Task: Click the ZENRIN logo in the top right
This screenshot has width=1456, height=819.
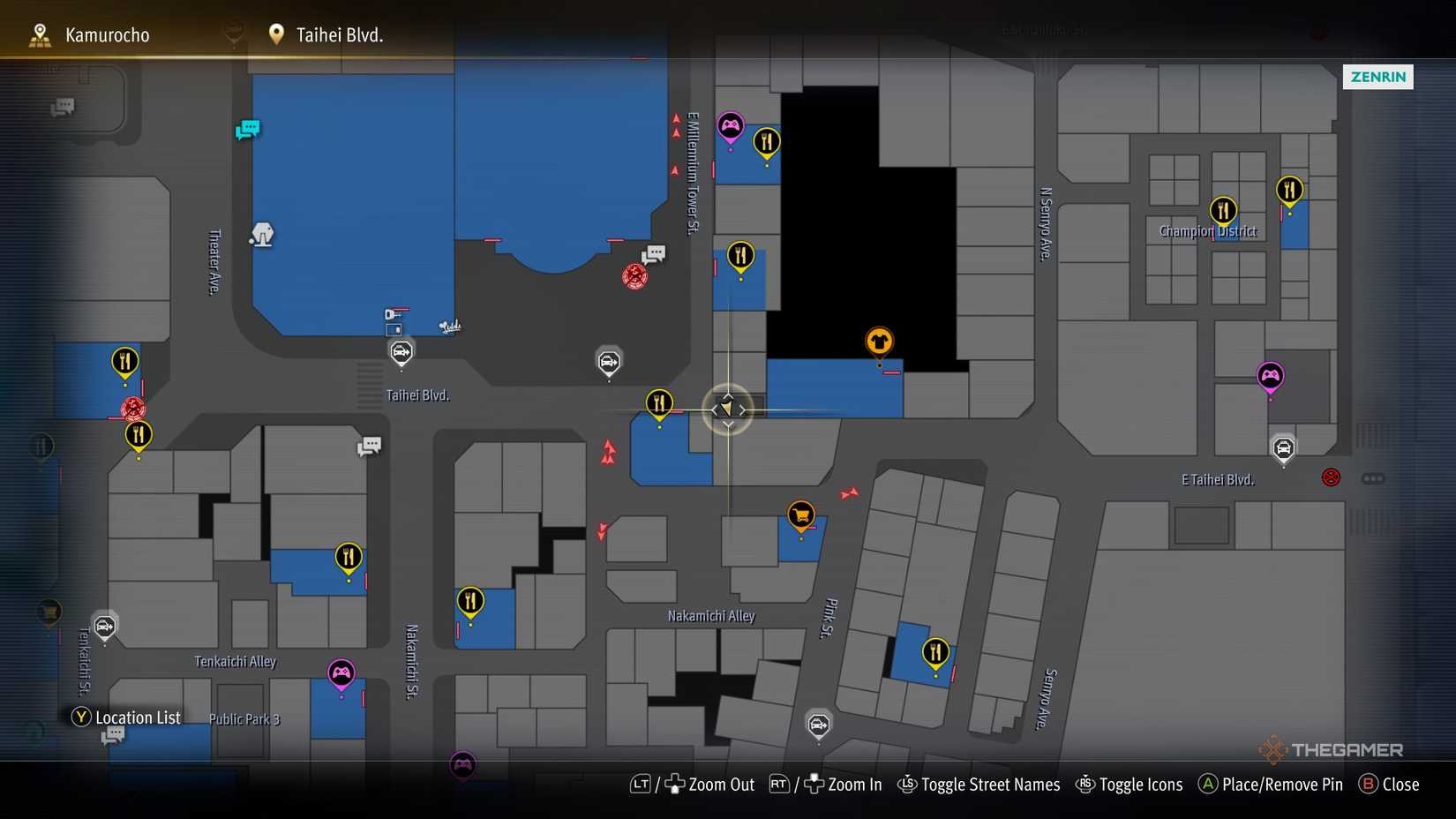Action: [x=1377, y=77]
